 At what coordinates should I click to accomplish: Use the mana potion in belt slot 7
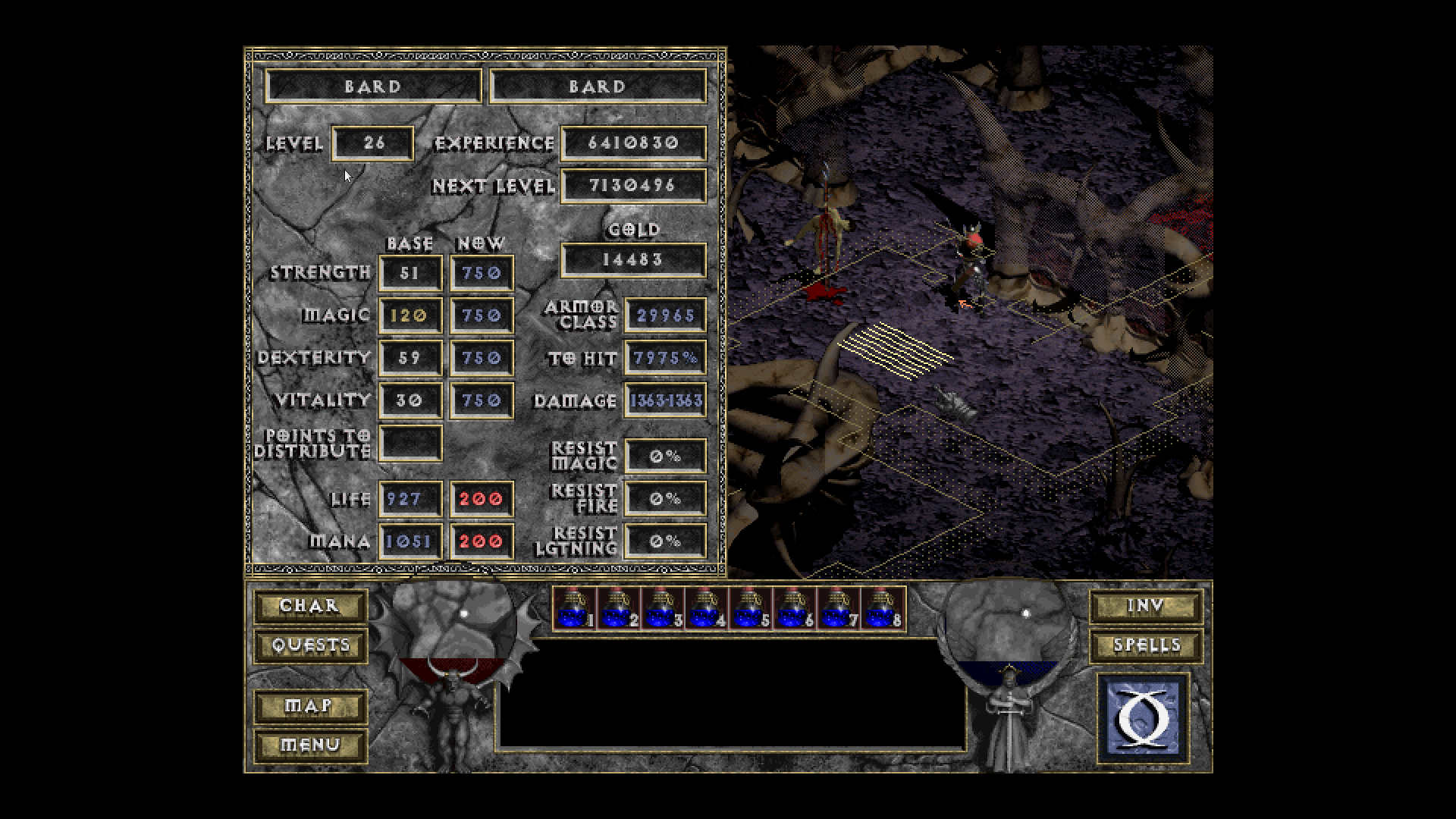[837, 608]
